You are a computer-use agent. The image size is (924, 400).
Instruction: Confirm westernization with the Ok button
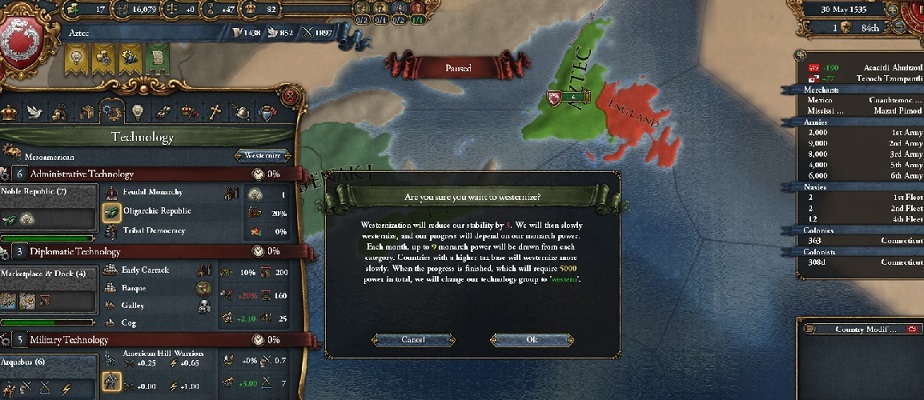[x=531, y=340]
